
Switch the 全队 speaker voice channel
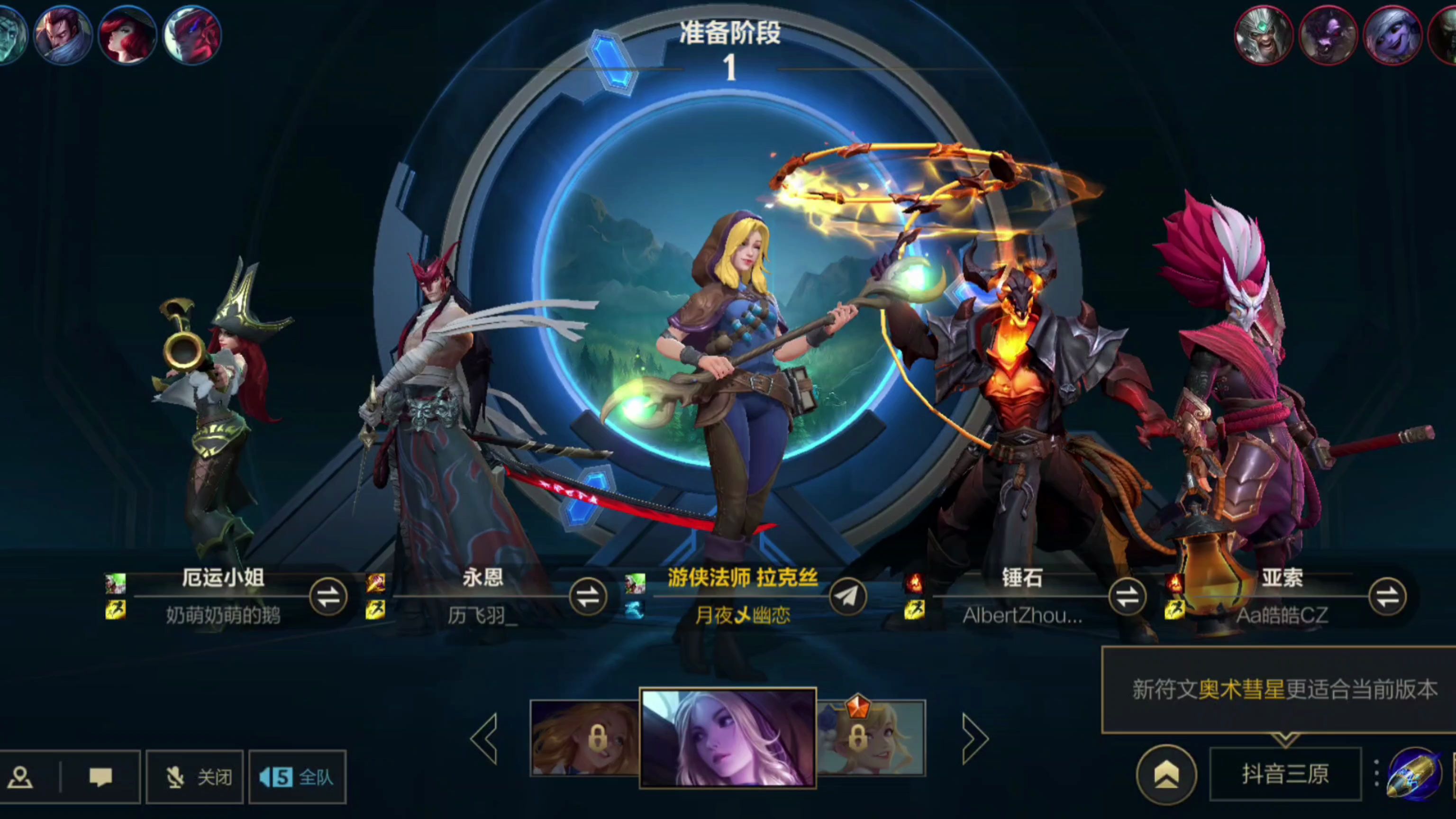pos(297,777)
